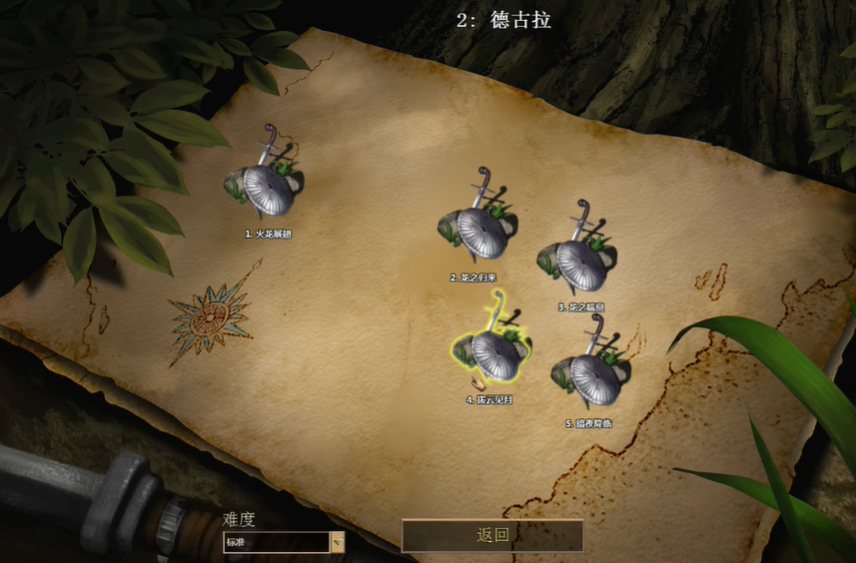
Task: Start highlighted scenario 4 拨云见月
Action: click(494, 354)
